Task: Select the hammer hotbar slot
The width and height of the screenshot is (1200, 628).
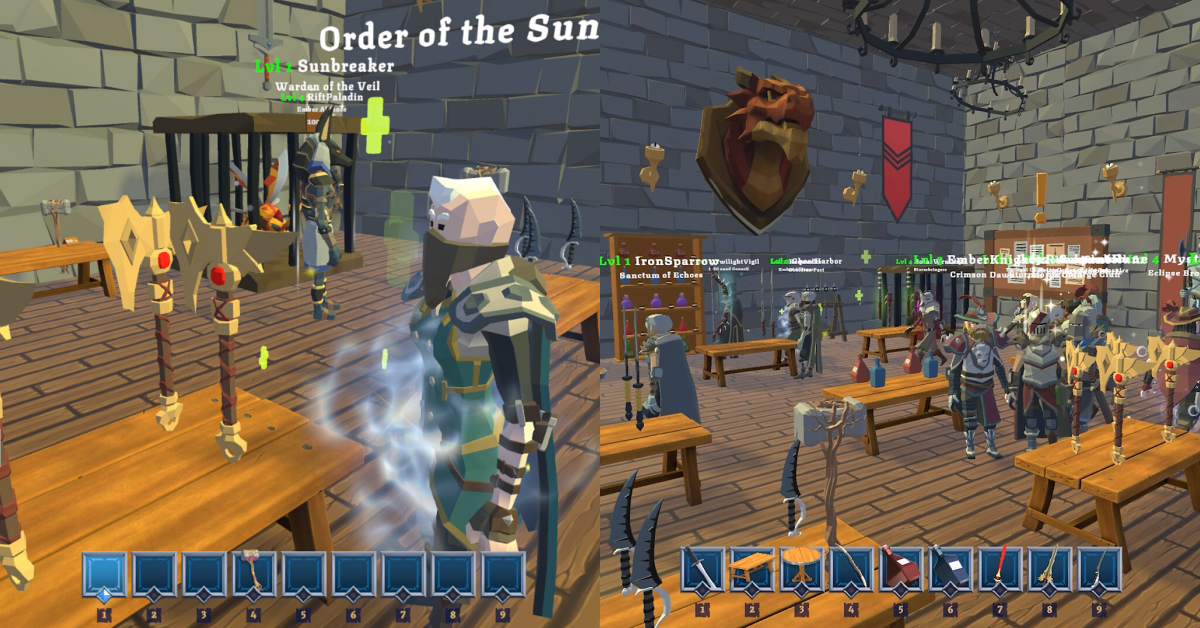Action: [253, 574]
